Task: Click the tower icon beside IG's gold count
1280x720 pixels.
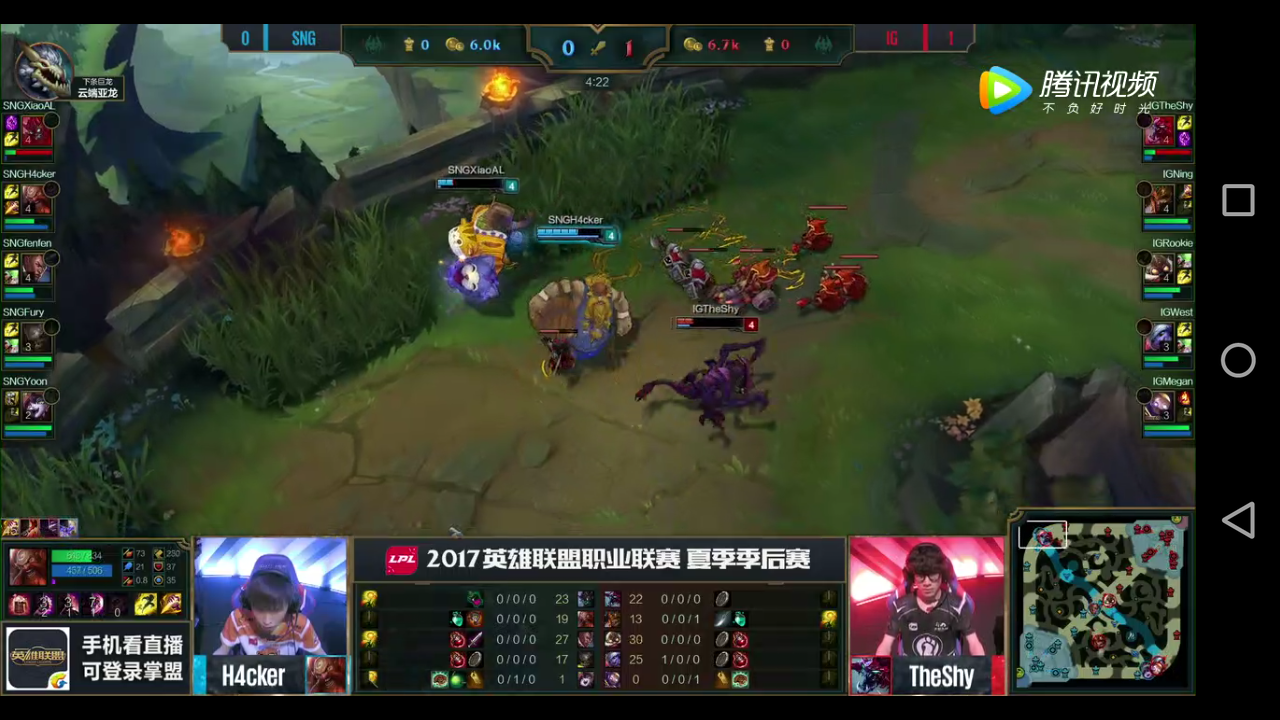Action: click(x=769, y=43)
